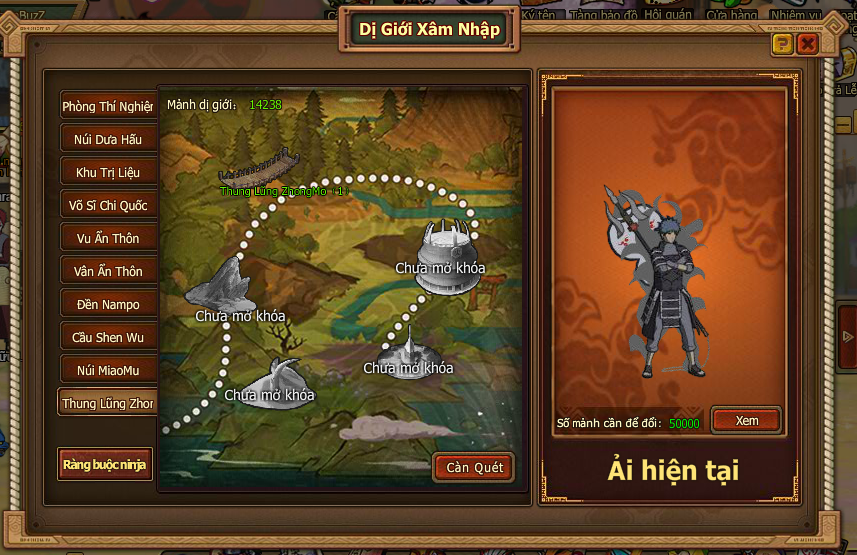View the ninja with the Xem button
The width and height of the screenshot is (857, 555).
pos(746,421)
